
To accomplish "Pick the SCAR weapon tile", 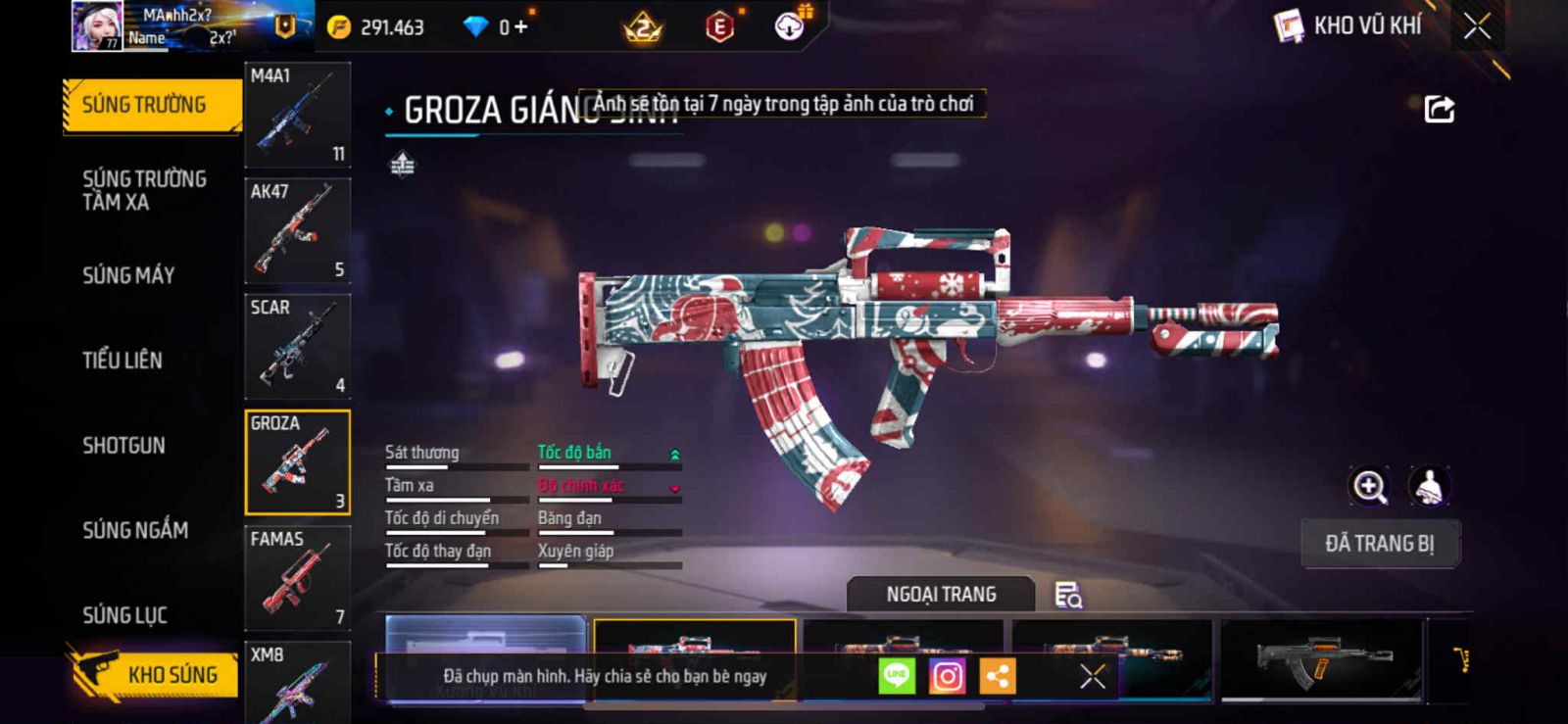I will [297, 347].
